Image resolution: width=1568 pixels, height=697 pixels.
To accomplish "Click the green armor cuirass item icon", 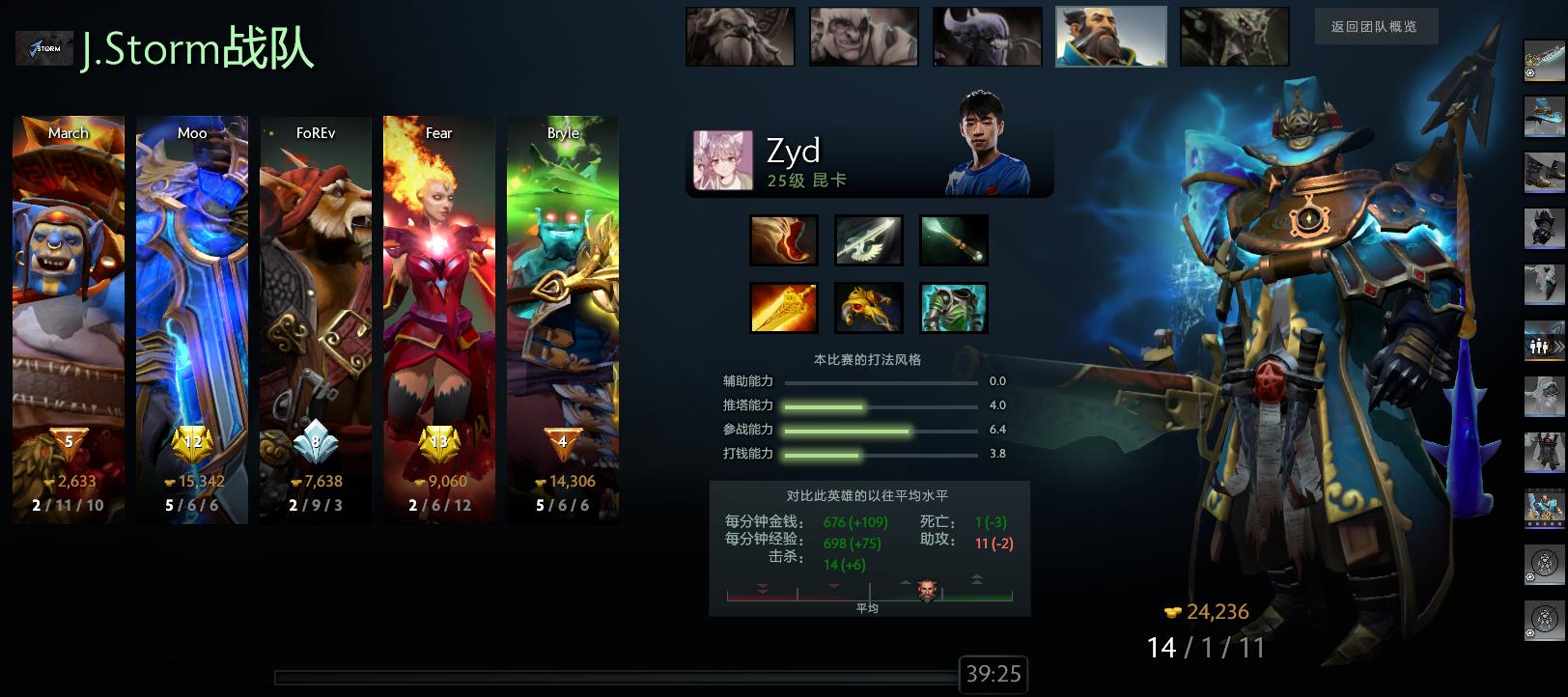I will [x=953, y=307].
